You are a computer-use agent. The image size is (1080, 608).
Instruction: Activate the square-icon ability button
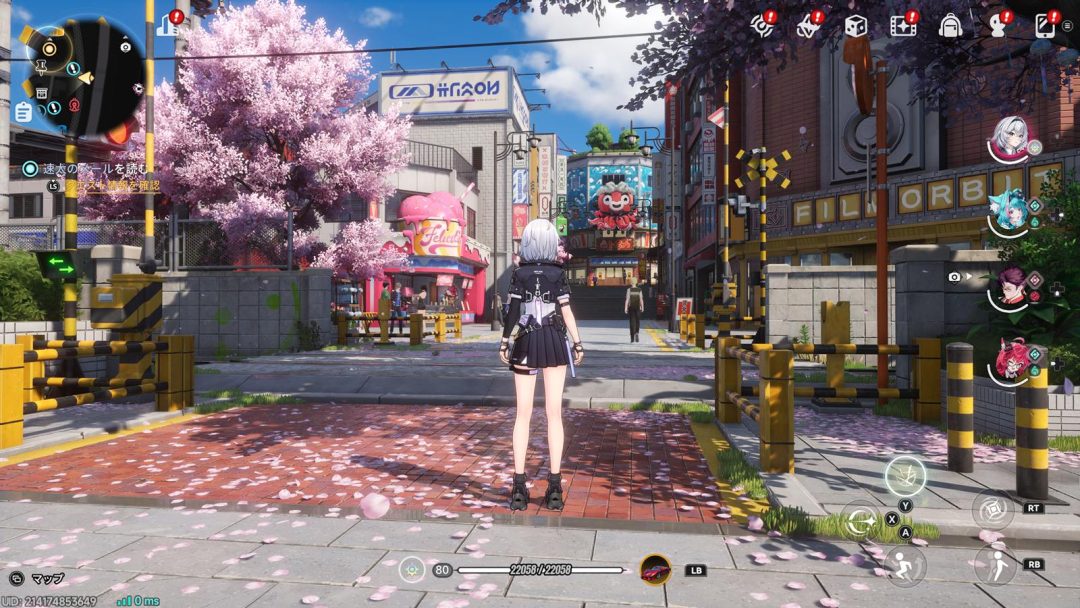[992, 509]
